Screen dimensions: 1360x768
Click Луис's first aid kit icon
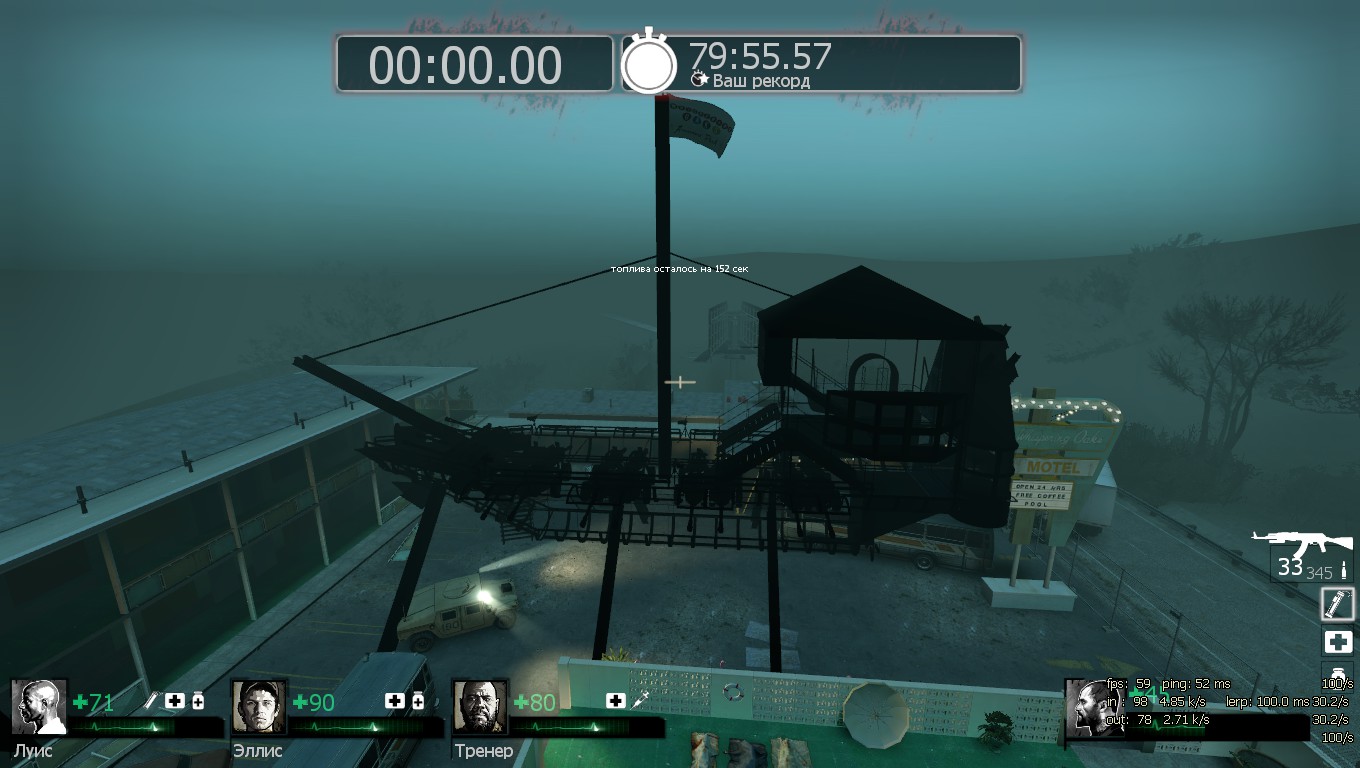pos(175,701)
